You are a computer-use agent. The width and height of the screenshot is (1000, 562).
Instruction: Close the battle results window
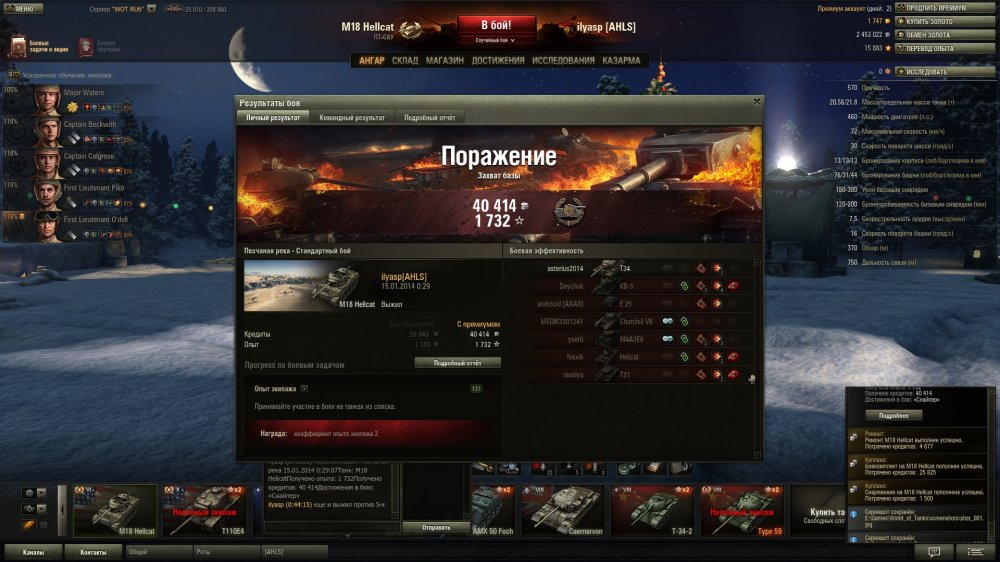pyautogui.click(x=756, y=101)
